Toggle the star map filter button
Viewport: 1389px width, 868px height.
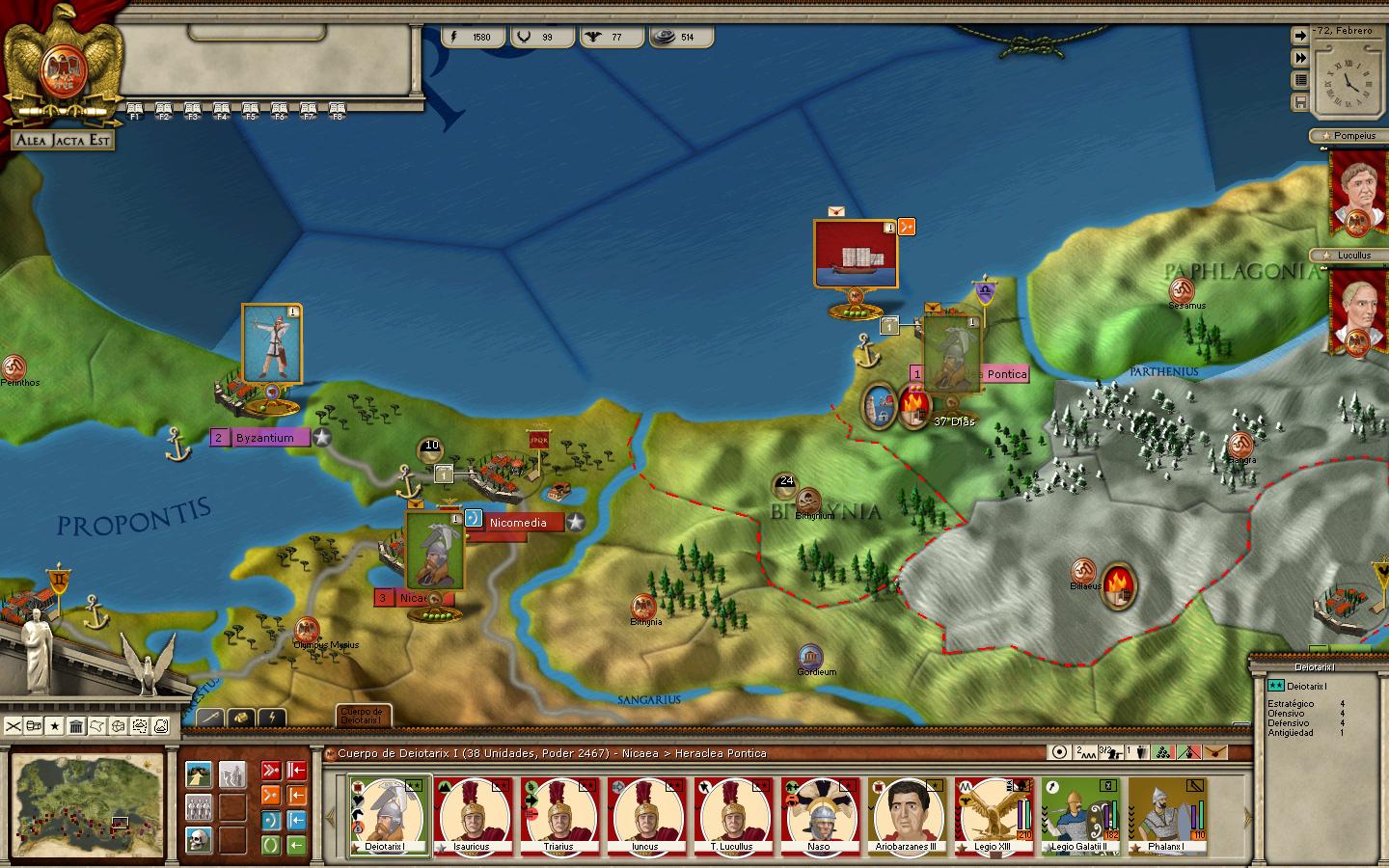[x=55, y=725]
